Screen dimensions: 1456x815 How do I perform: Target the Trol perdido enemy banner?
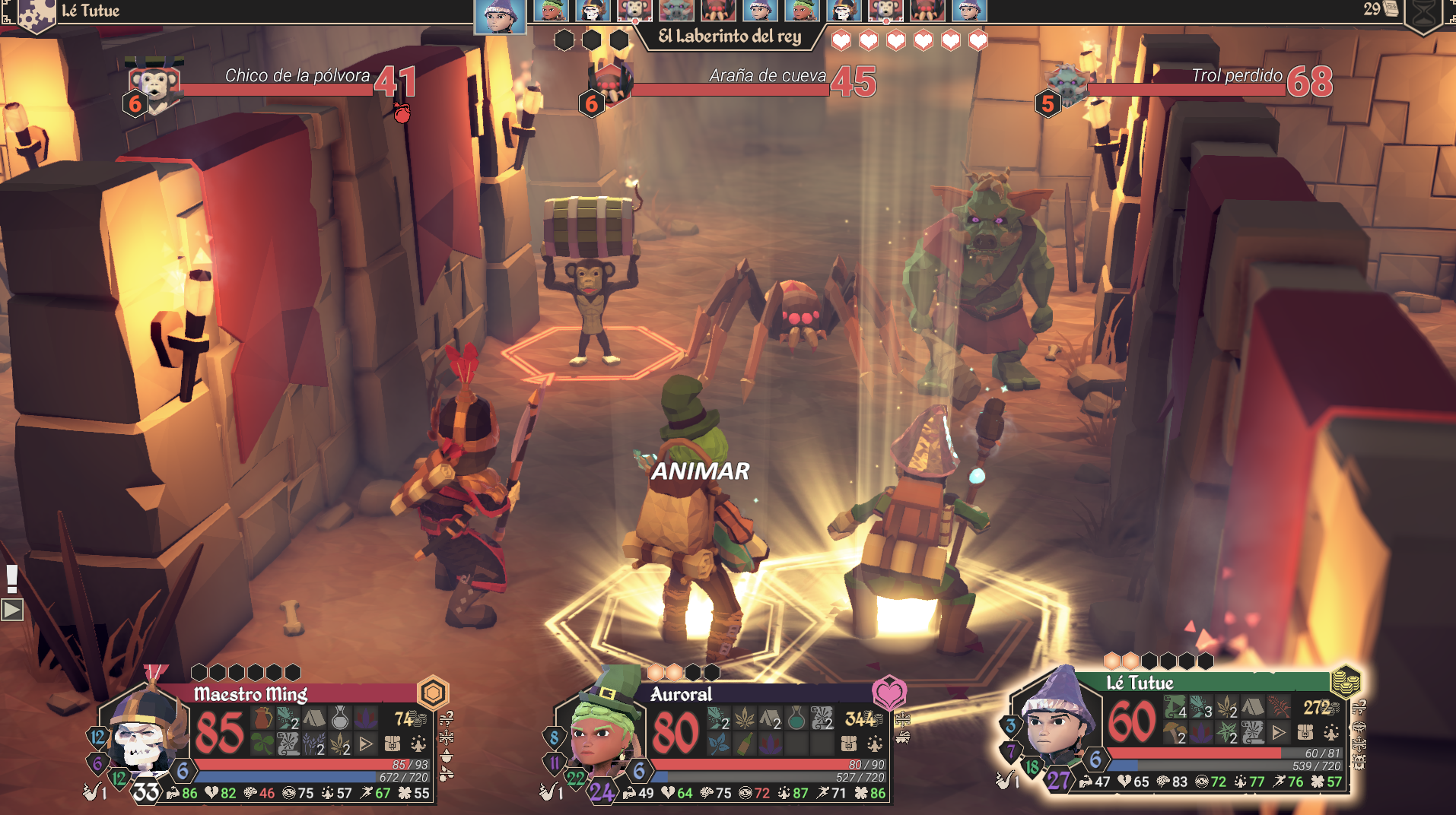click(1187, 84)
